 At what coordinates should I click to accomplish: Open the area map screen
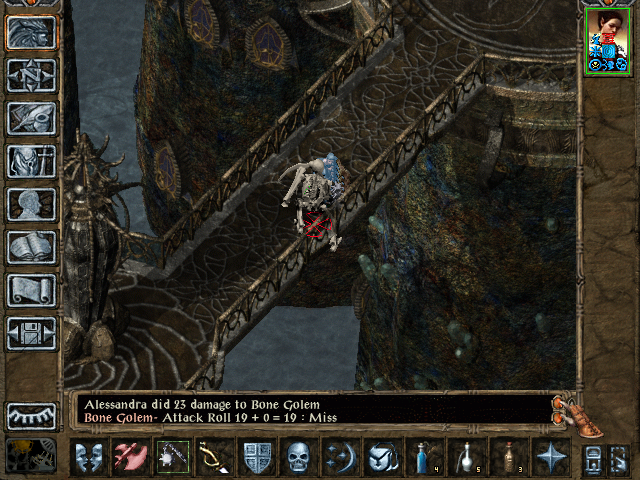point(32,75)
